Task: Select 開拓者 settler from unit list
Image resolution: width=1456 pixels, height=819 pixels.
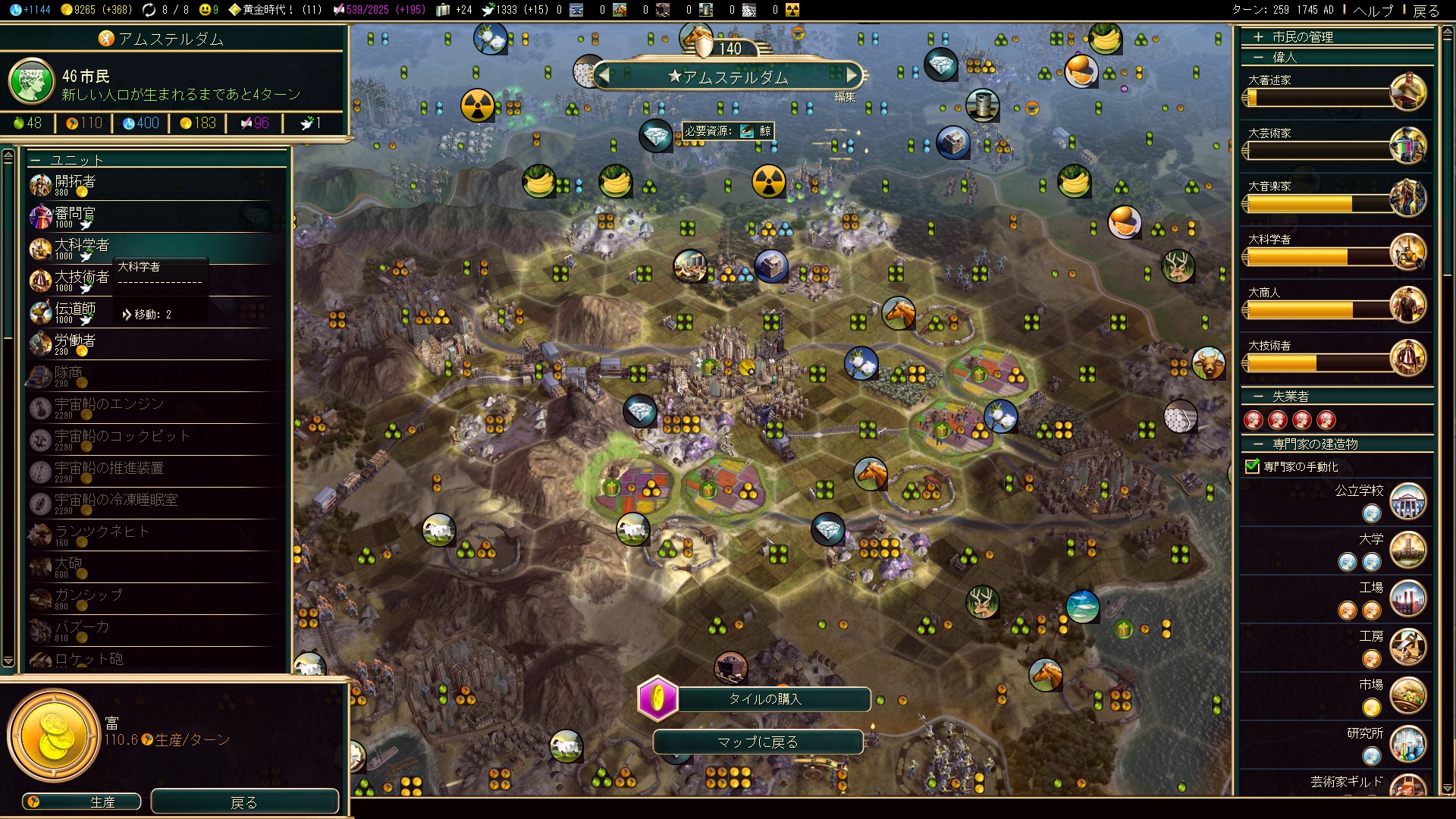Action: click(x=76, y=184)
